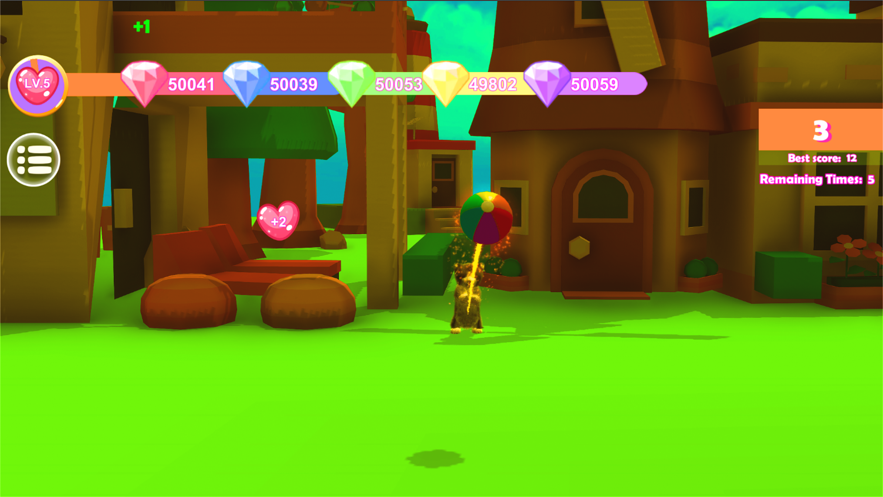Select the green gem currency icon
The image size is (883, 497).
tap(351, 83)
